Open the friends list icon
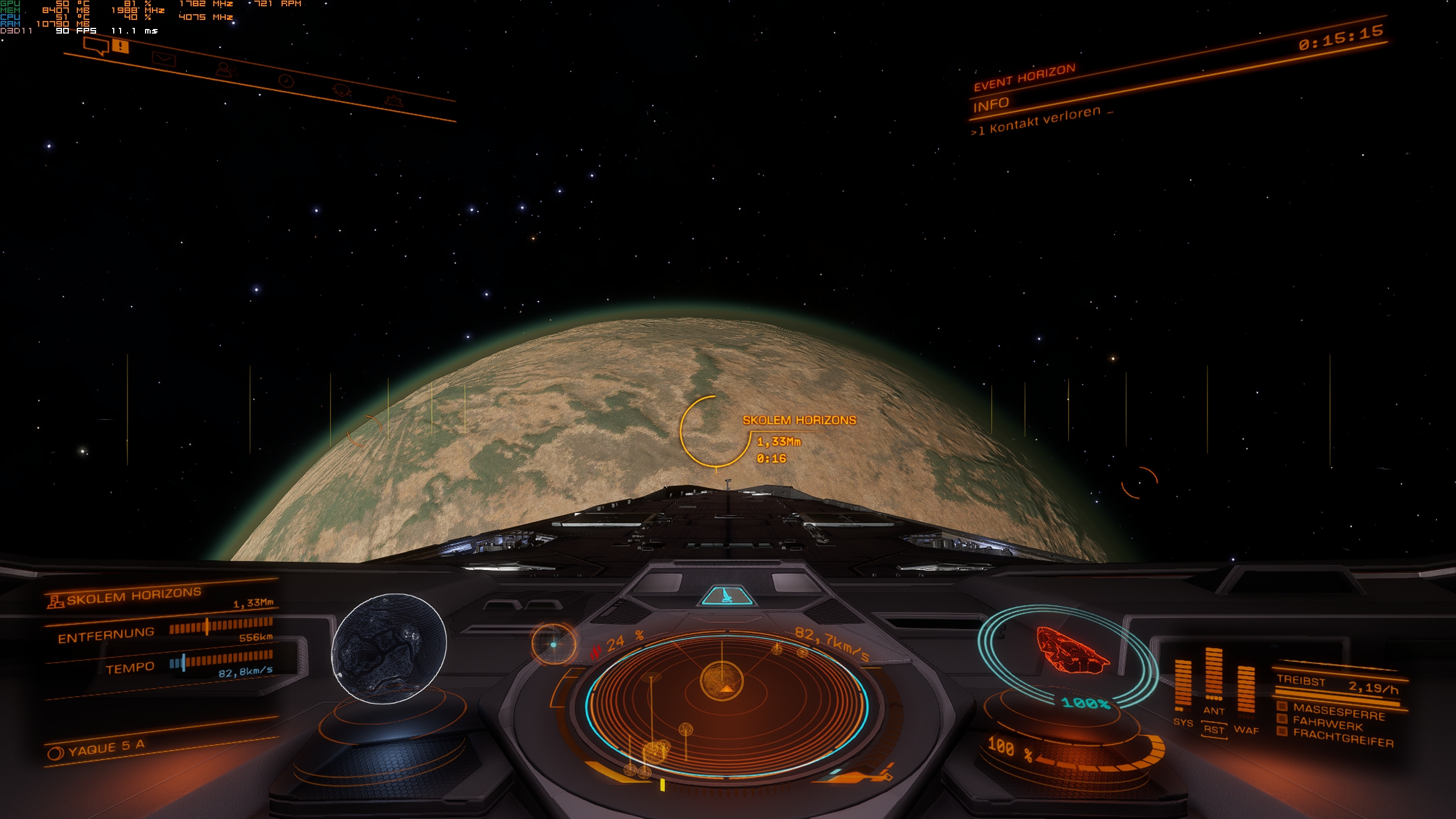This screenshot has height=819, width=1456. point(226,71)
